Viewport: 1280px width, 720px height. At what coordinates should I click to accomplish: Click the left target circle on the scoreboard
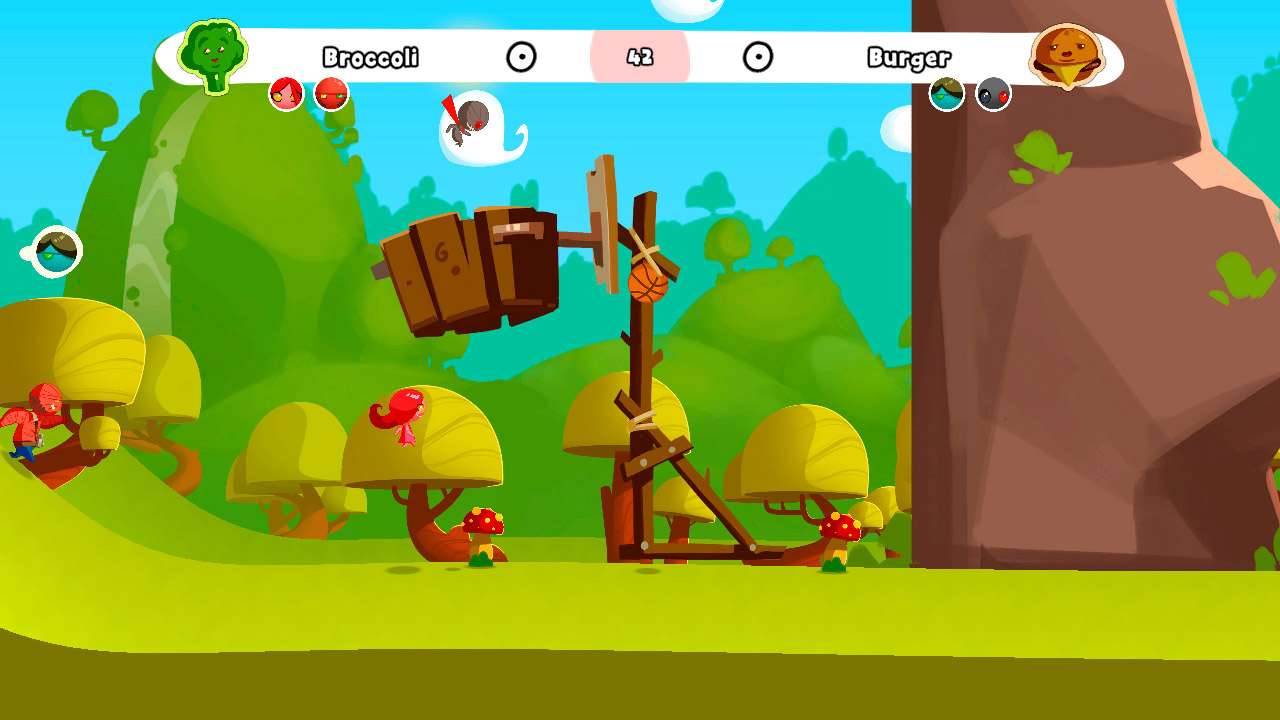pos(523,58)
